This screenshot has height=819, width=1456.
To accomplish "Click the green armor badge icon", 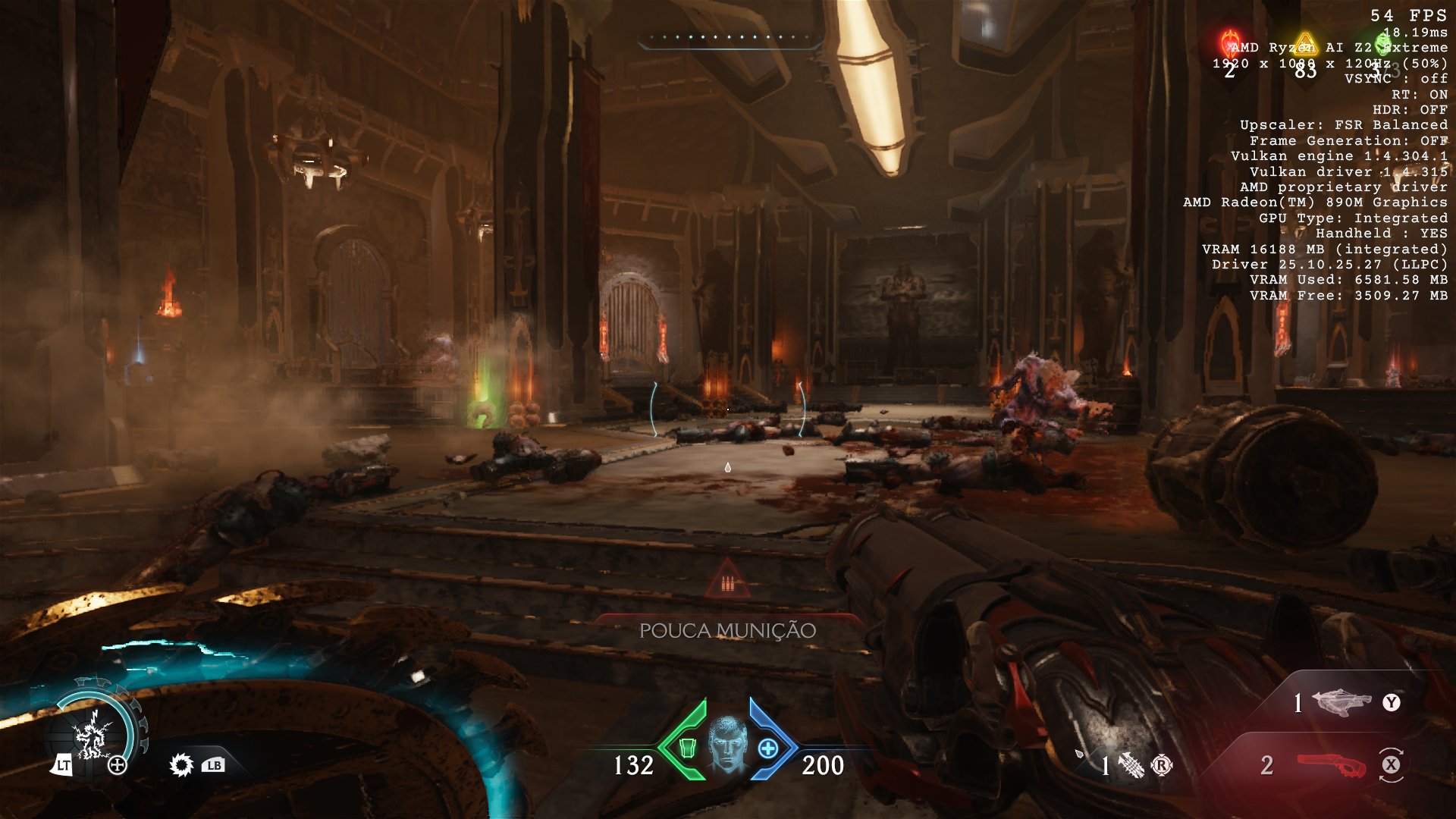I will coord(687,748).
